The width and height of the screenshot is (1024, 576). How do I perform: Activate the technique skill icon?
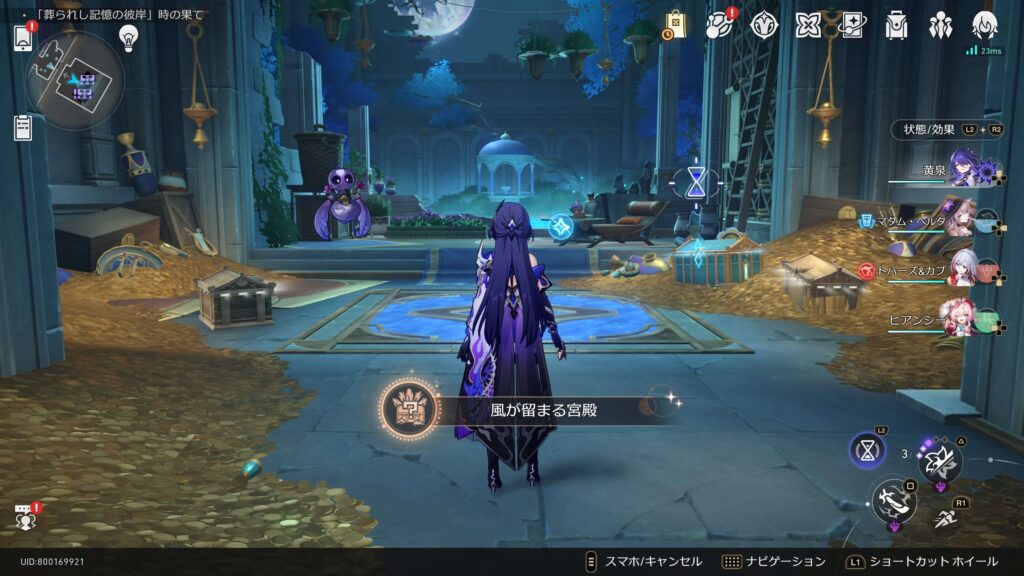pyautogui.click(x=940, y=461)
